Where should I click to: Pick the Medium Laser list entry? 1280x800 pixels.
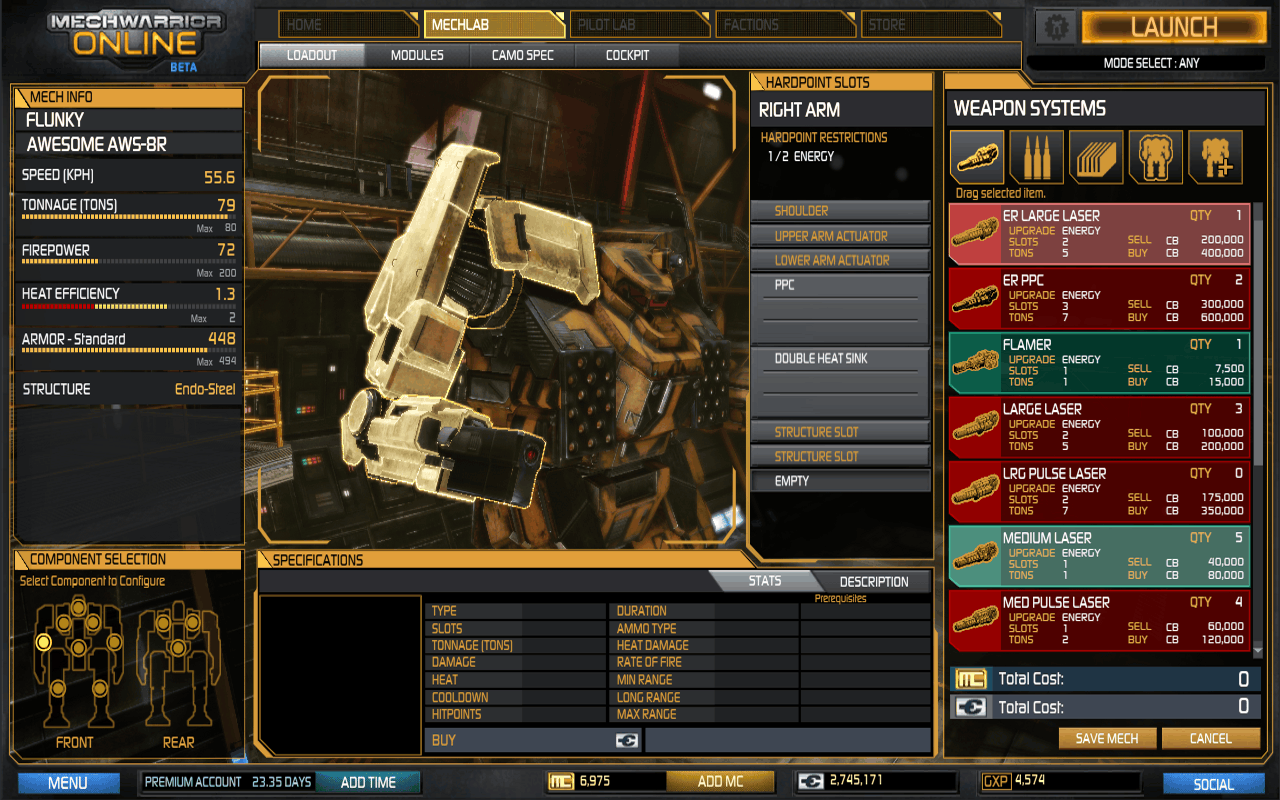[1098, 556]
